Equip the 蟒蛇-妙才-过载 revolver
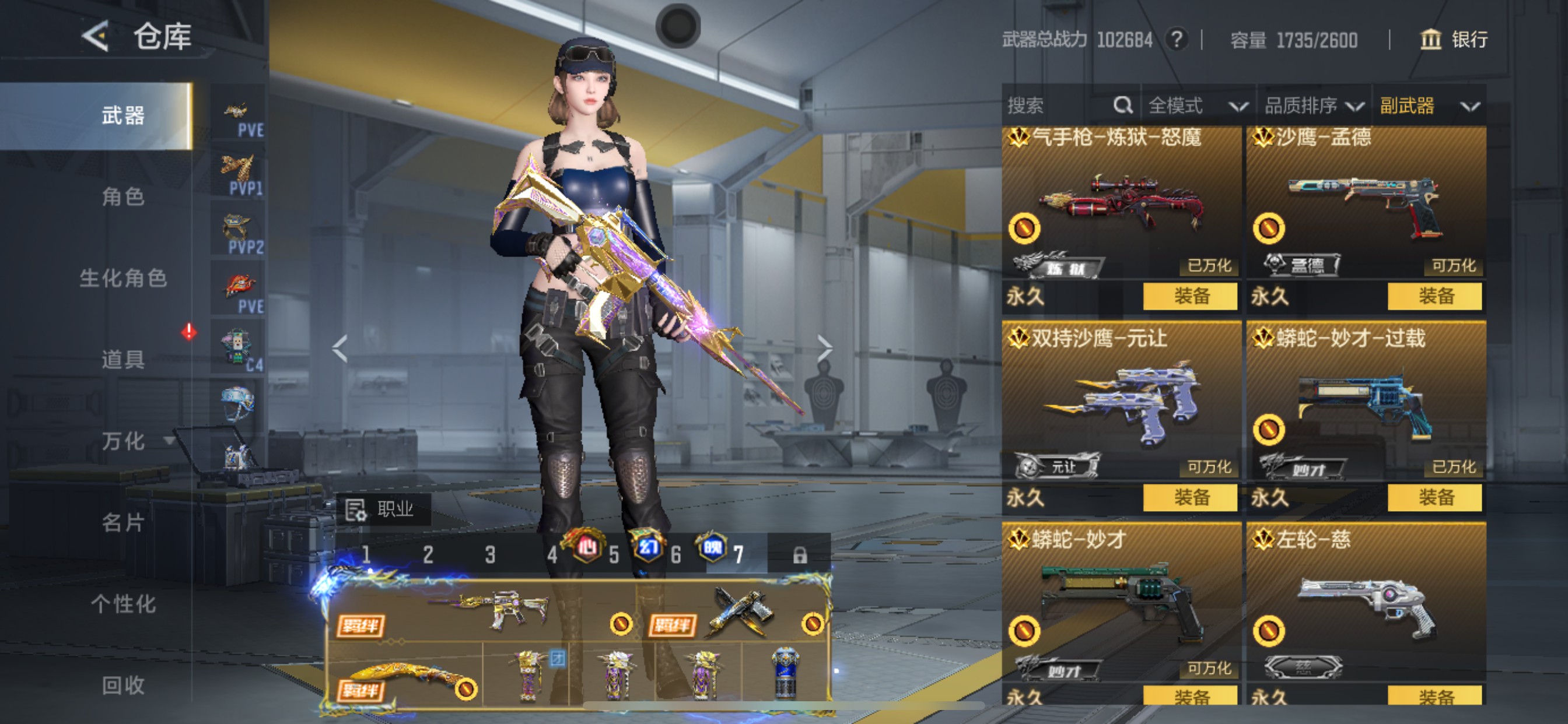The image size is (1568, 724). click(x=1434, y=498)
